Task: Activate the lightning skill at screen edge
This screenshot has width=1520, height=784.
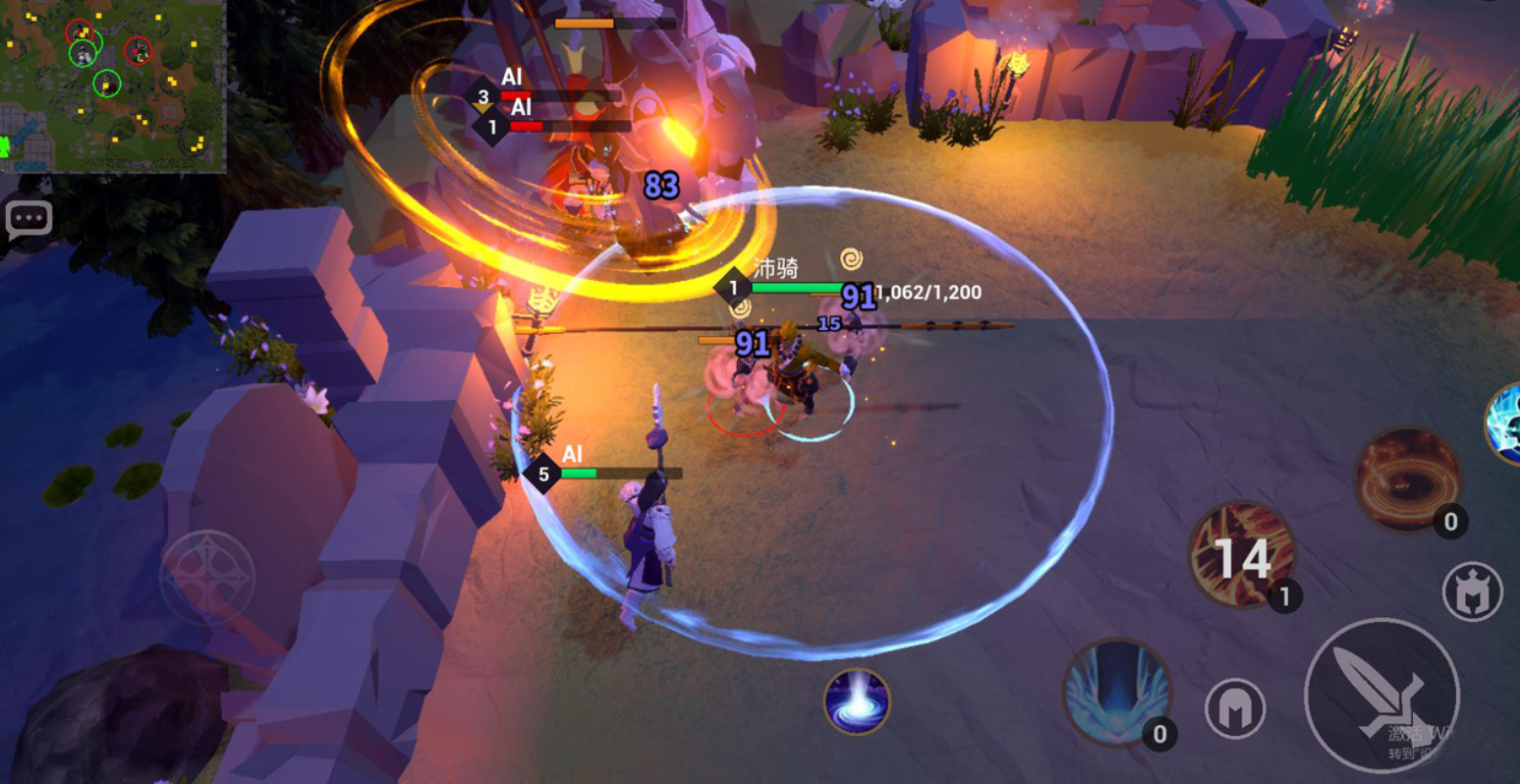Action: tap(1506, 423)
